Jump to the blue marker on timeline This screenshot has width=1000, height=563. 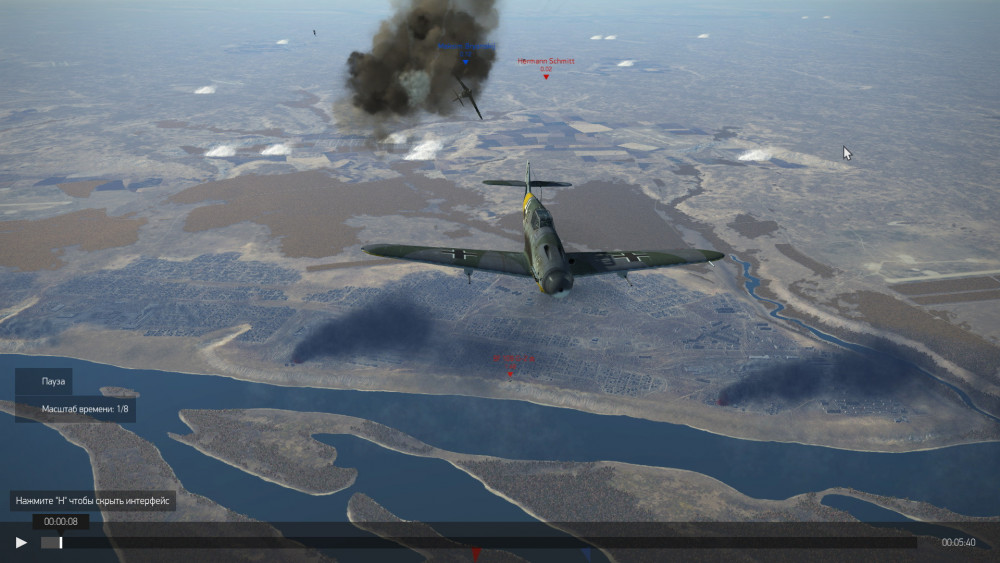click(587, 551)
